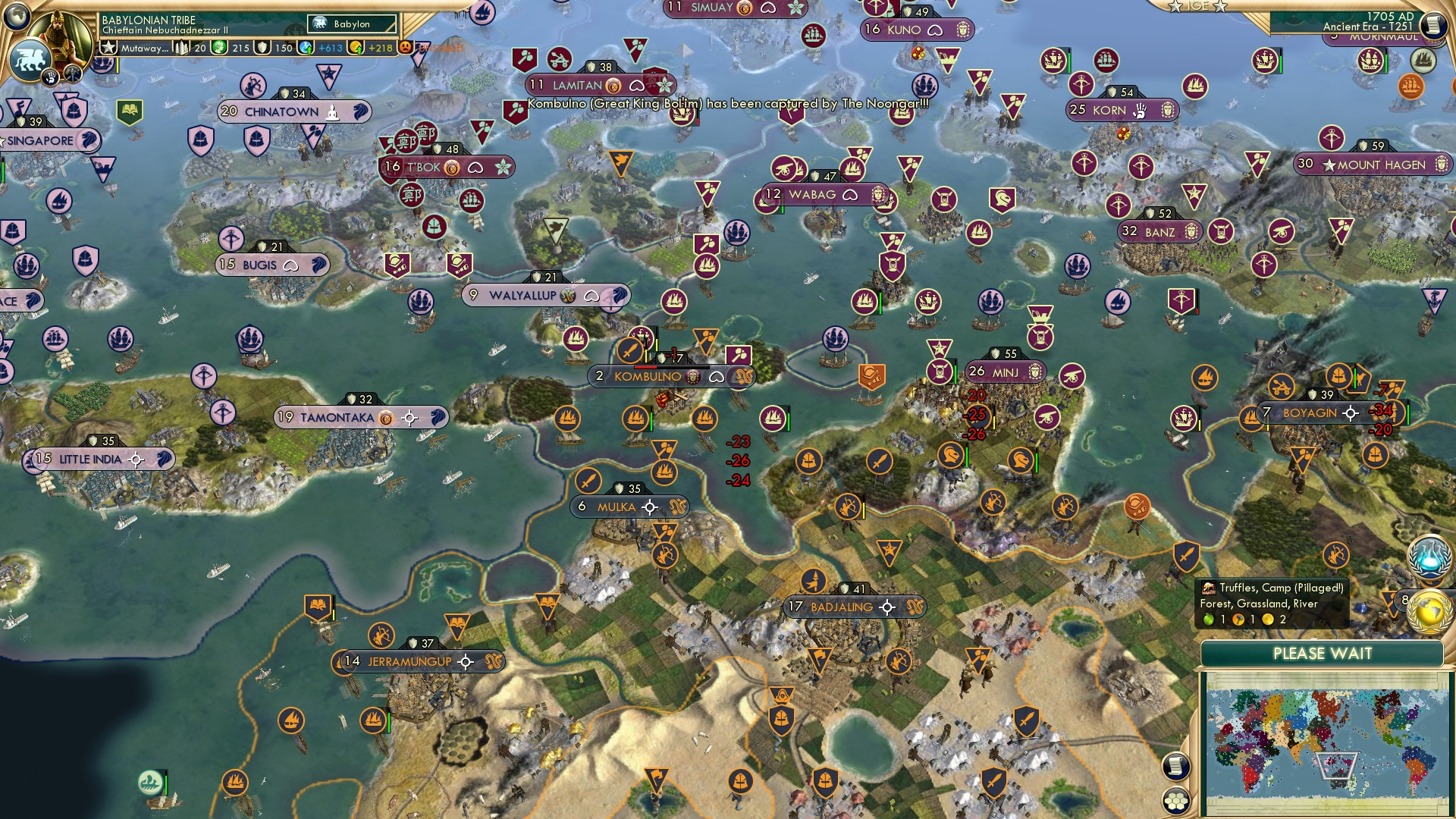Click the unhappy face UNSTABLE indicator
The height and width of the screenshot is (819, 1456).
click(x=406, y=46)
